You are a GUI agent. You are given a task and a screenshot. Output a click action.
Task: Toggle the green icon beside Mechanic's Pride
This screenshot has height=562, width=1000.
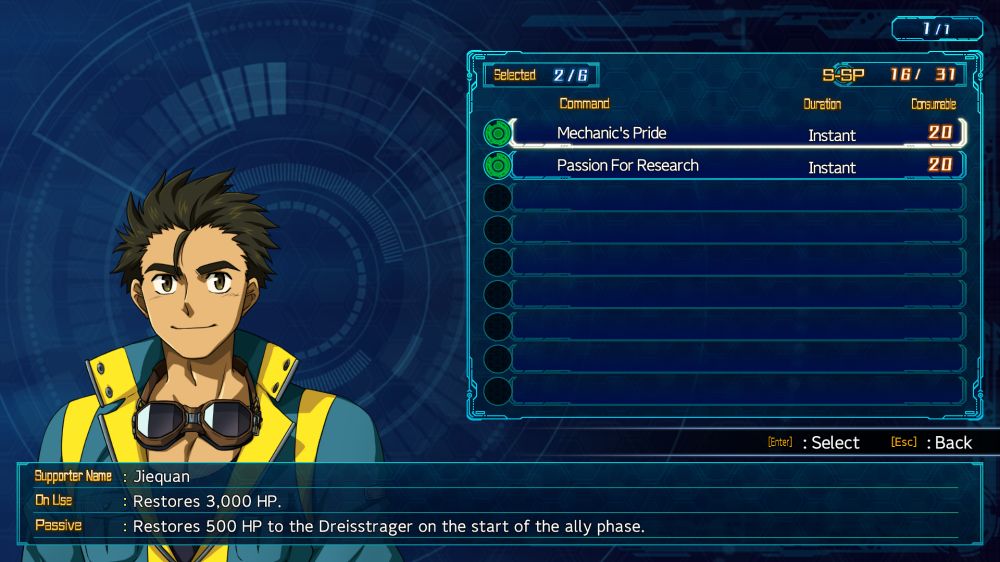(x=497, y=133)
